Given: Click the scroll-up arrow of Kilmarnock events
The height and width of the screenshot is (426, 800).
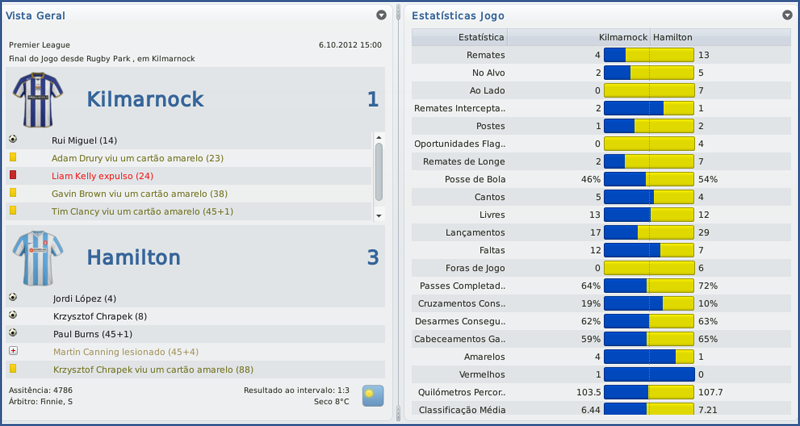Looking at the screenshot, I should 378,137.
